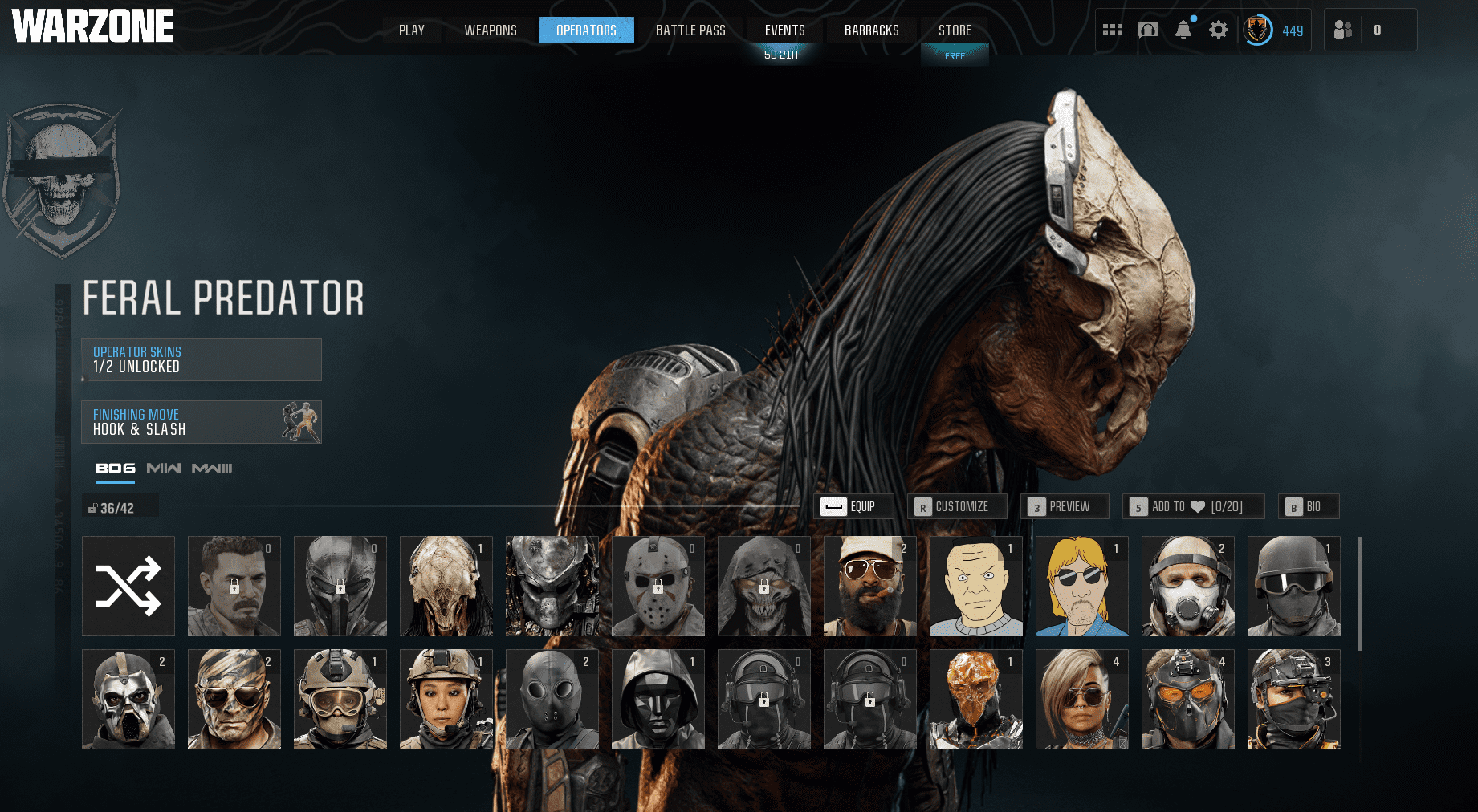
Task: Click the Customize button
Action: pyautogui.click(x=957, y=506)
